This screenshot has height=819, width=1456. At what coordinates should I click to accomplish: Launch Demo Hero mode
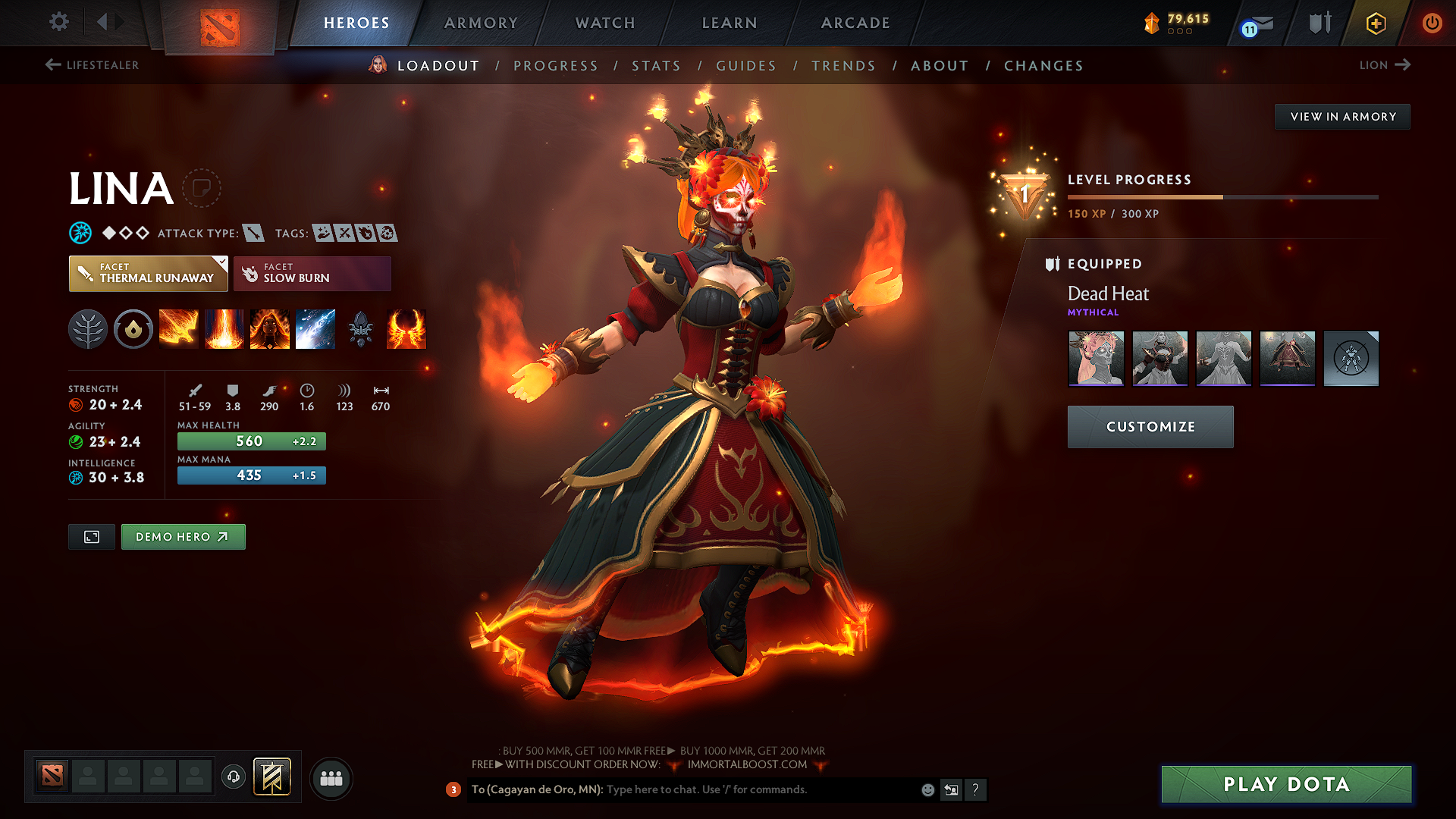pyautogui.click(x=183, y=537)
